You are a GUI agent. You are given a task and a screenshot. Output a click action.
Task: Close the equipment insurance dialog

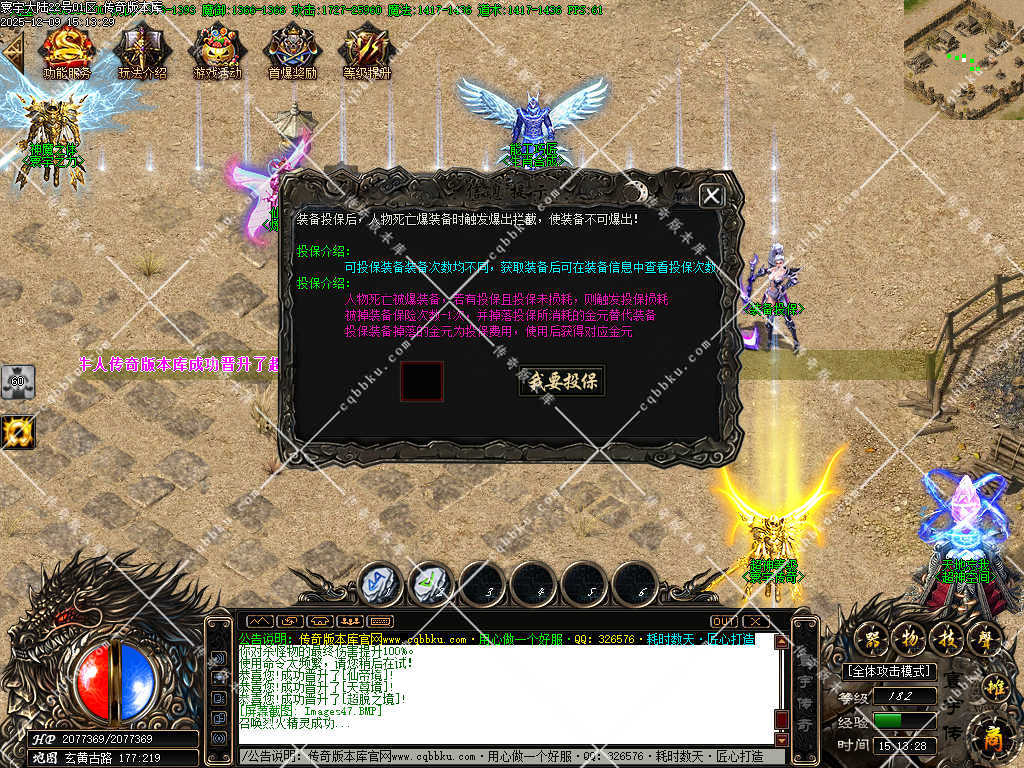[x=711, y=196]
